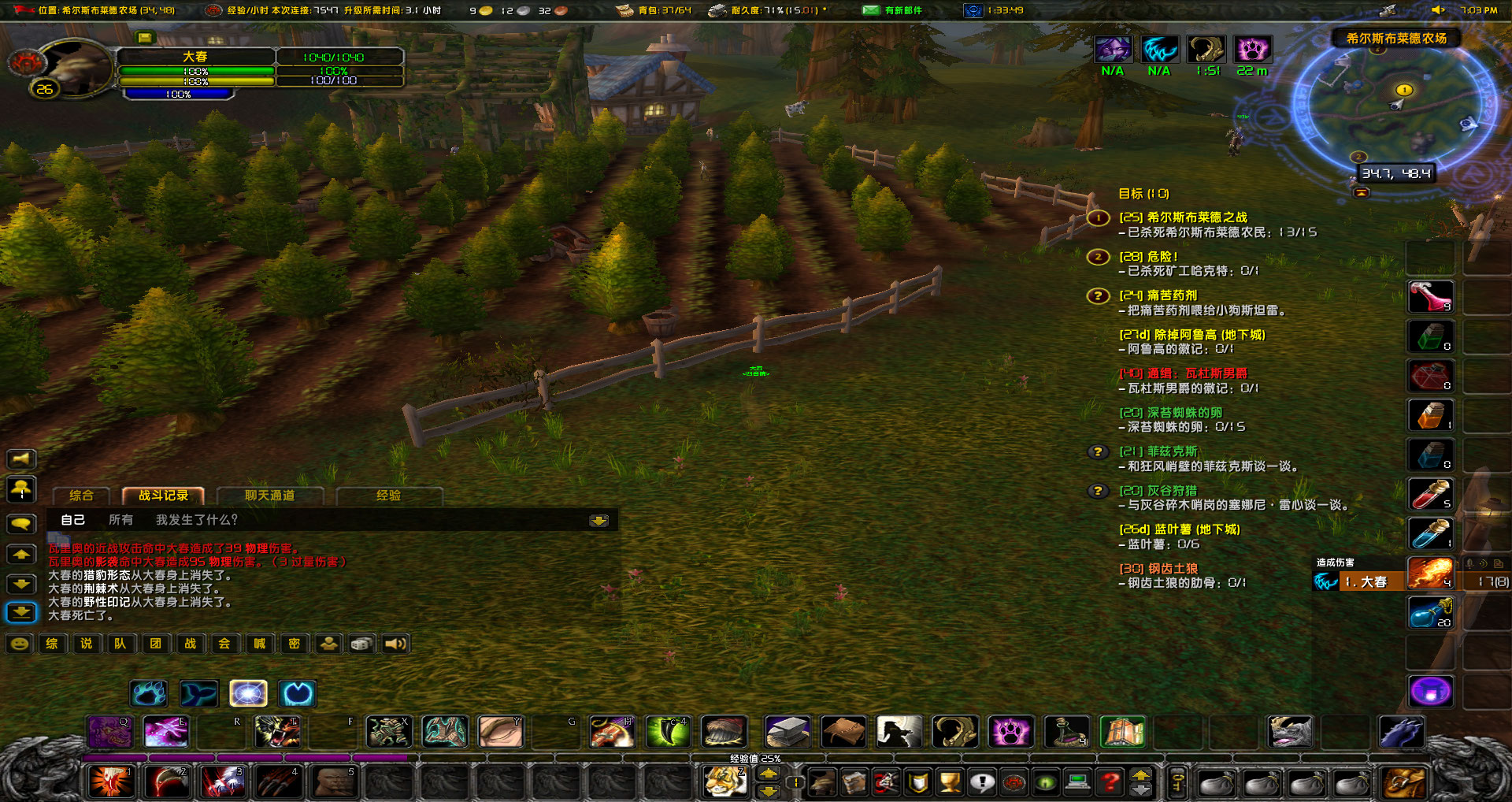Select the blue aquatic form icon

pos(198,694)
